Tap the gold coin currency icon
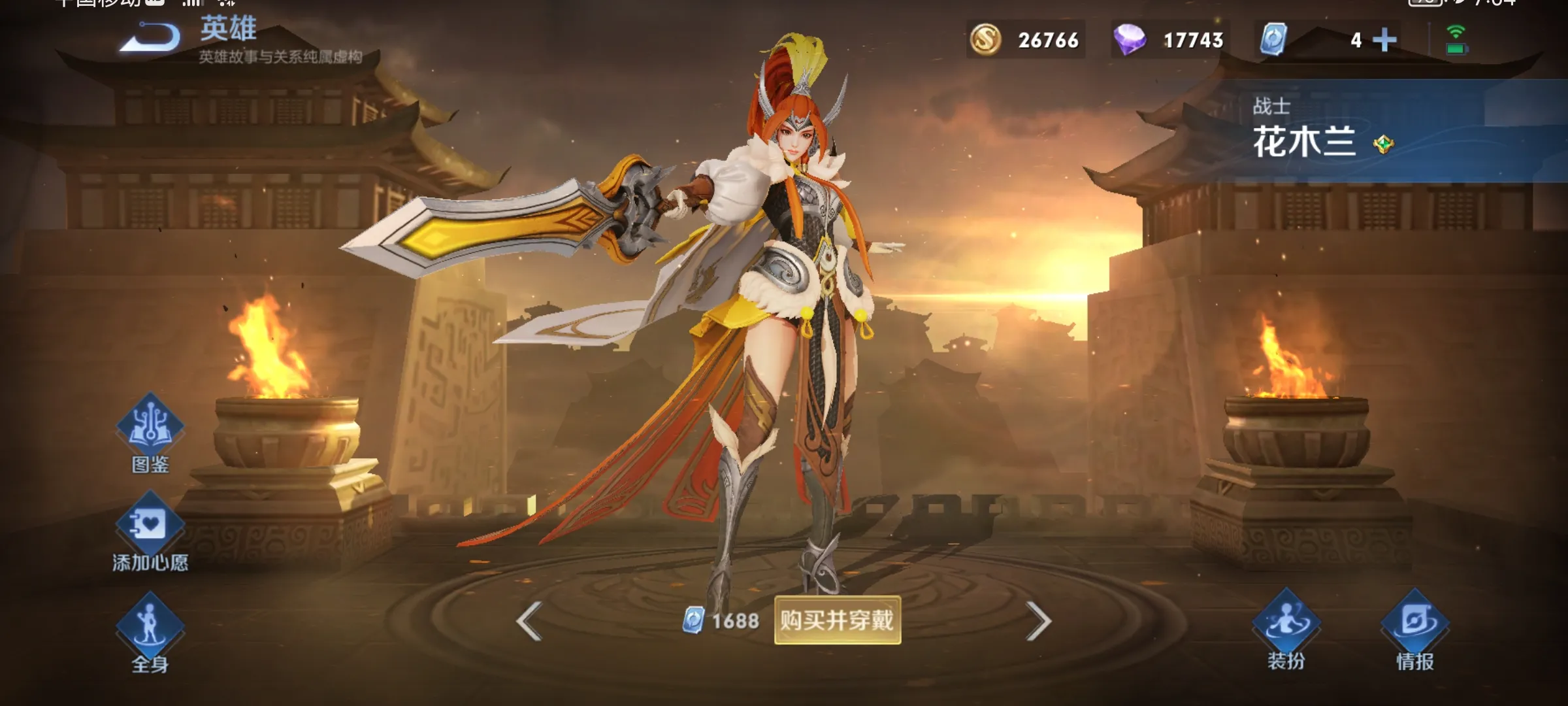This screenshot has width=1568, height=706. 985,40
